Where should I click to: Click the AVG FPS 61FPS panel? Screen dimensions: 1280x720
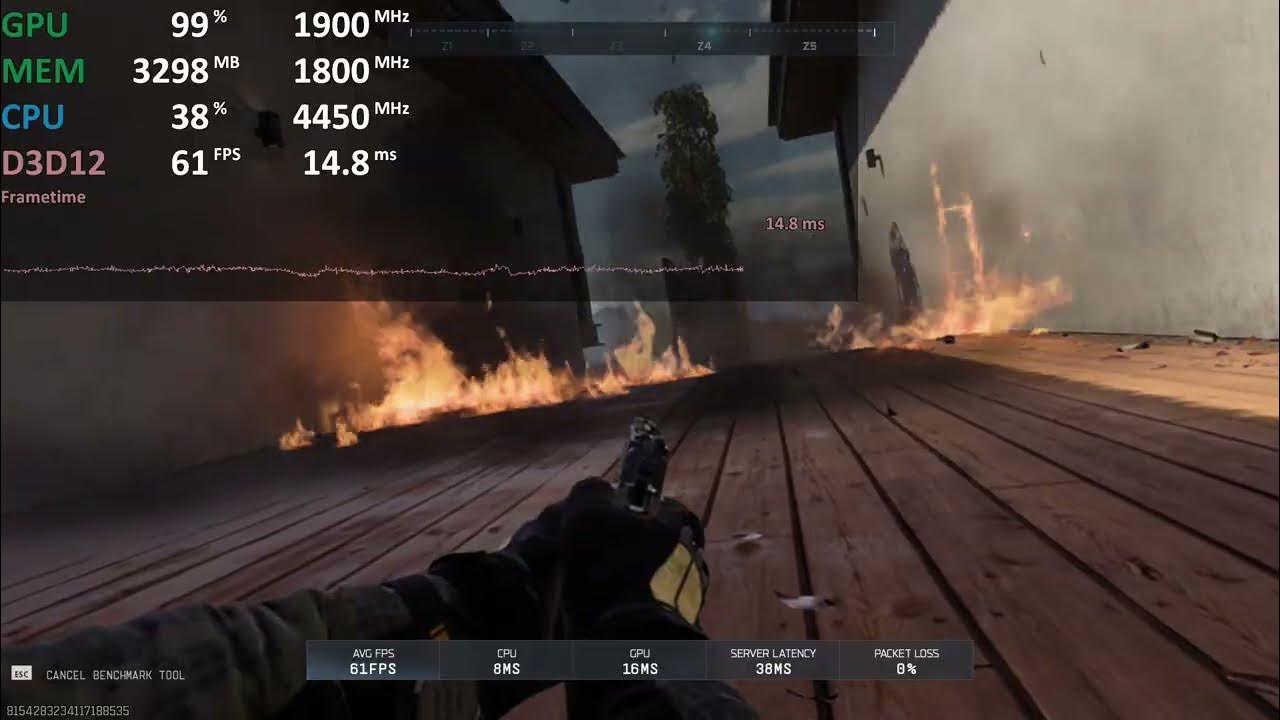click(x=375, y=659)
